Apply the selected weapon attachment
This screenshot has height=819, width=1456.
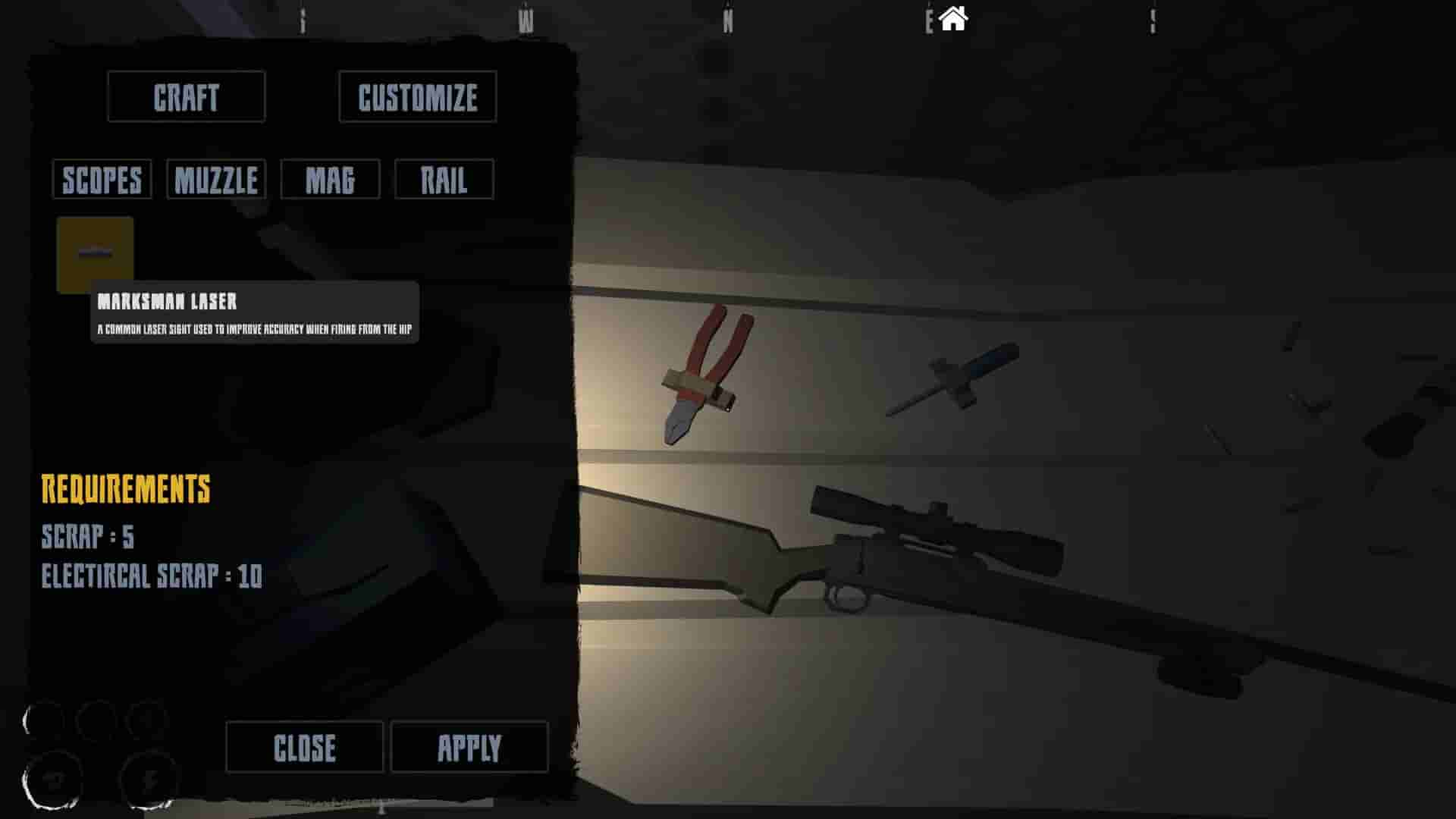[470, 747]
